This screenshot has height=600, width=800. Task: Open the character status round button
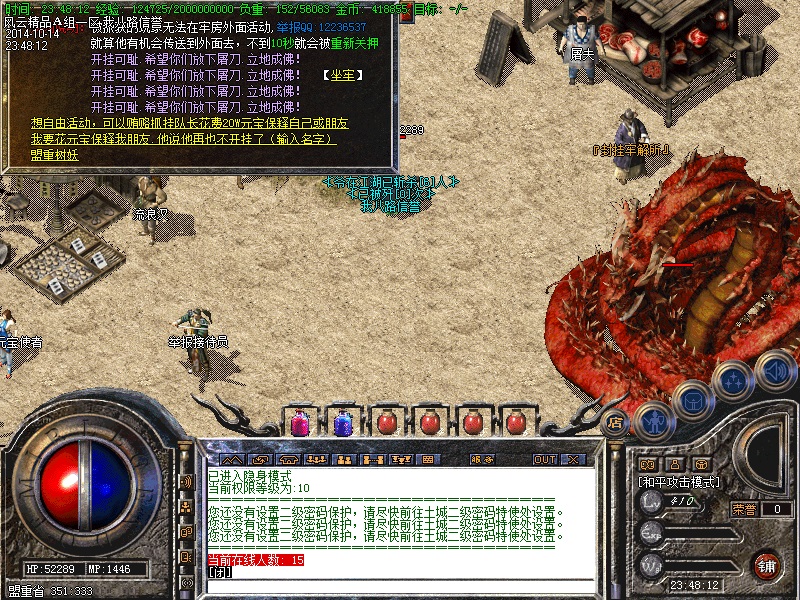654,420
